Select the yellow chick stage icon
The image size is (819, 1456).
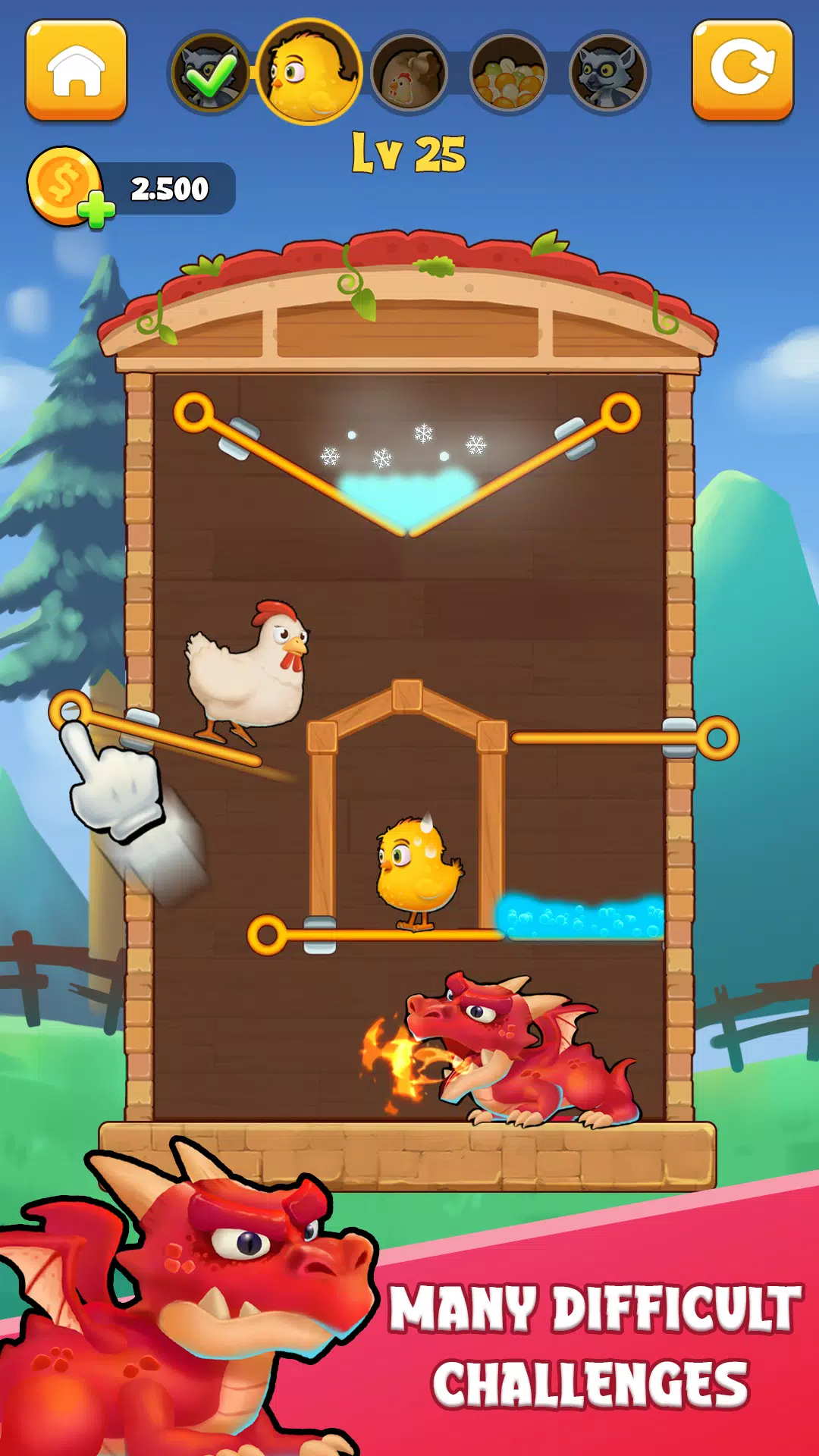pyautogui.click(x=309, y=71)
